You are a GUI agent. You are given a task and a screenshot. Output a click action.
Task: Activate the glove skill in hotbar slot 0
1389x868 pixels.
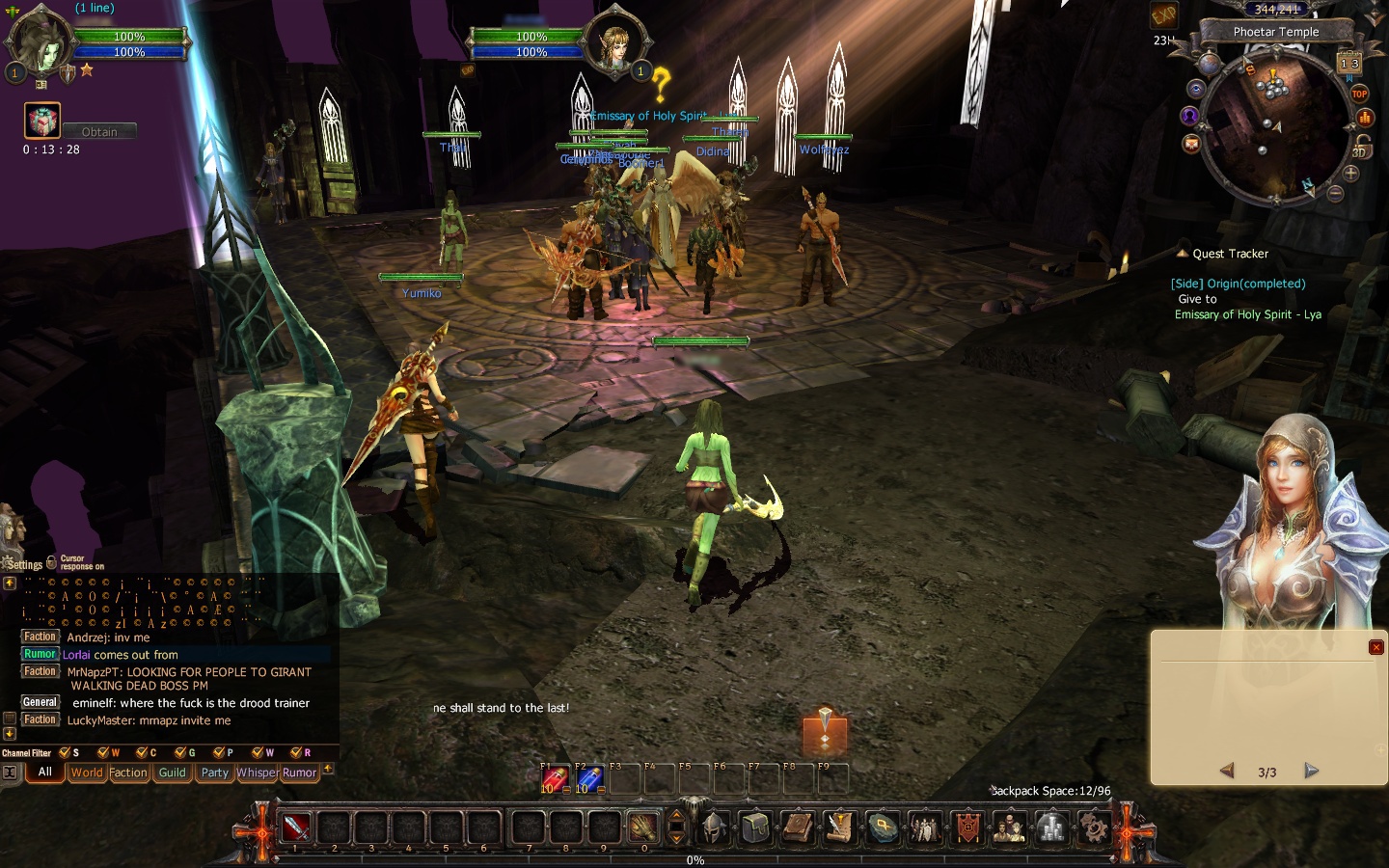coord(641,827)
